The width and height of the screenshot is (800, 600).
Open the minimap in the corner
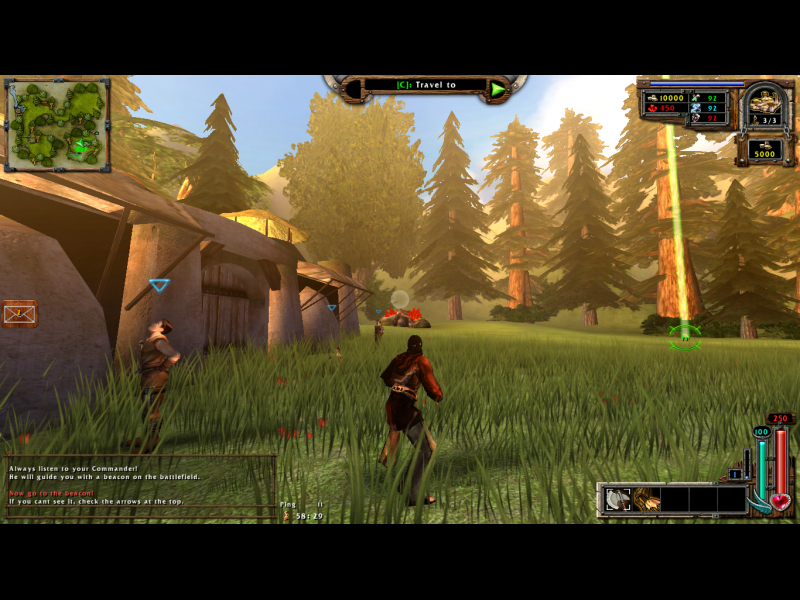tap(57, 125)
